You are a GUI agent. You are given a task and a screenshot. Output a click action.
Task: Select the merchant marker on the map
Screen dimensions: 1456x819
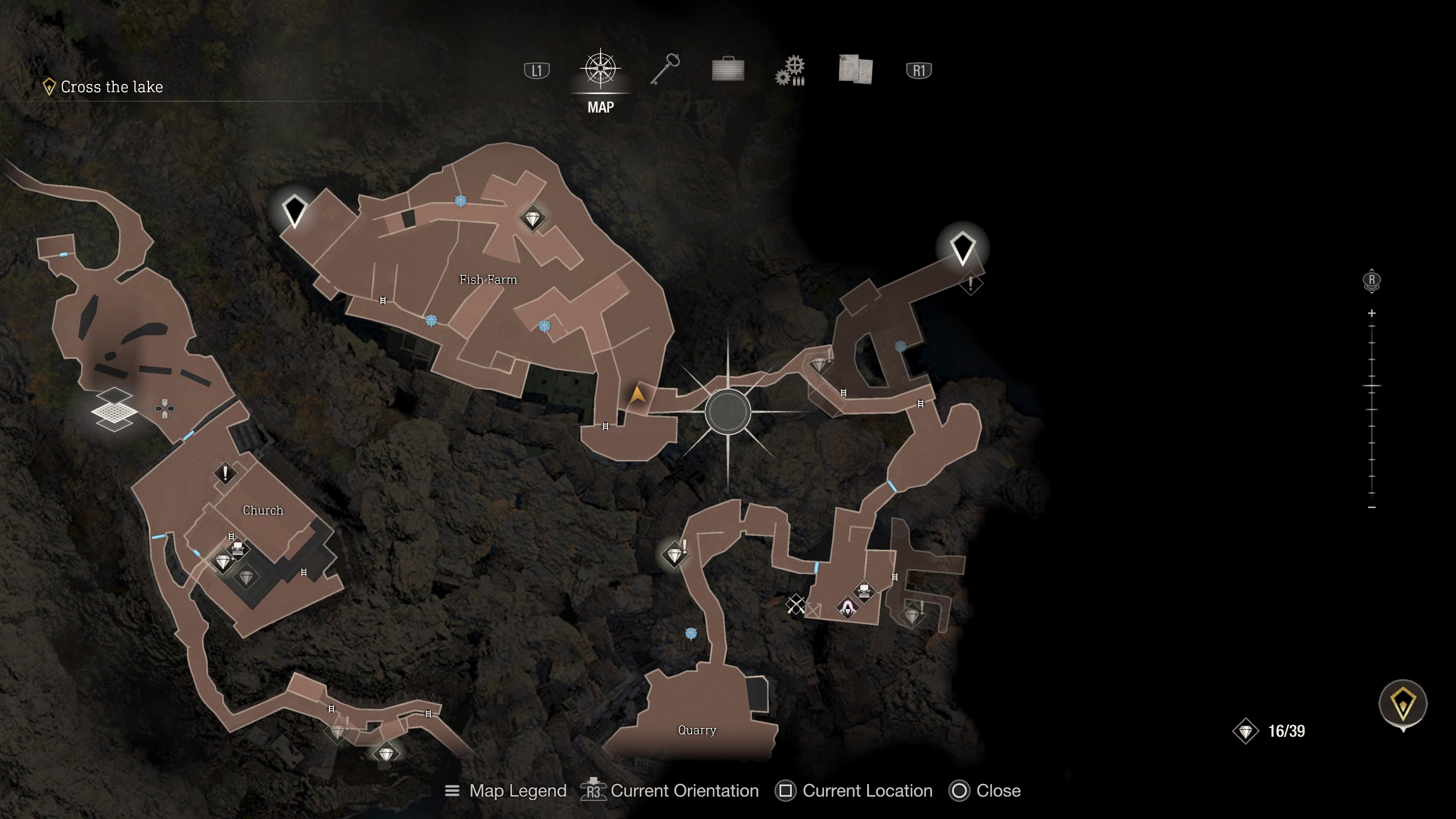point(847,607)
